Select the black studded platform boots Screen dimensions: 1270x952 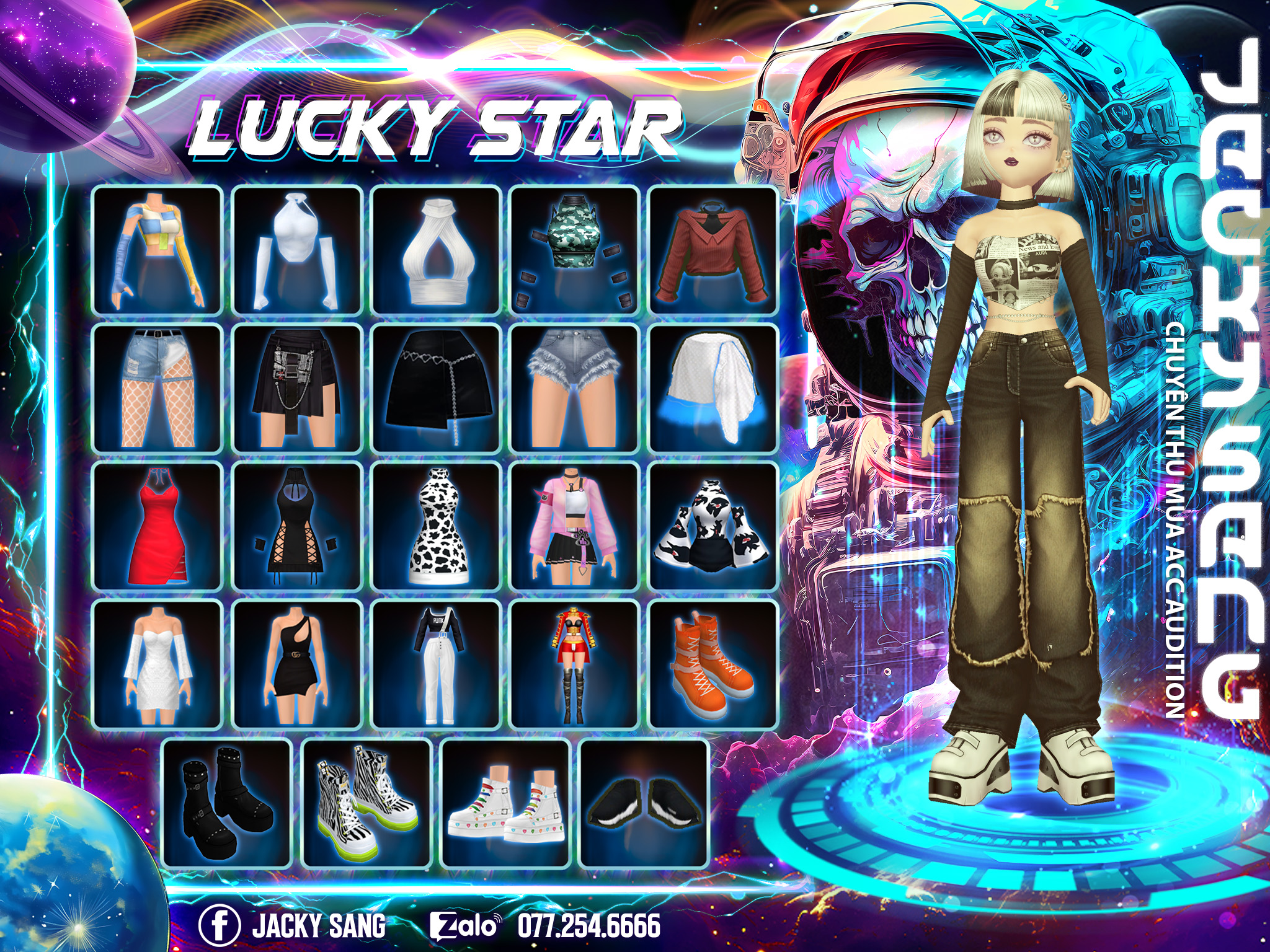[x=227, y=803]
